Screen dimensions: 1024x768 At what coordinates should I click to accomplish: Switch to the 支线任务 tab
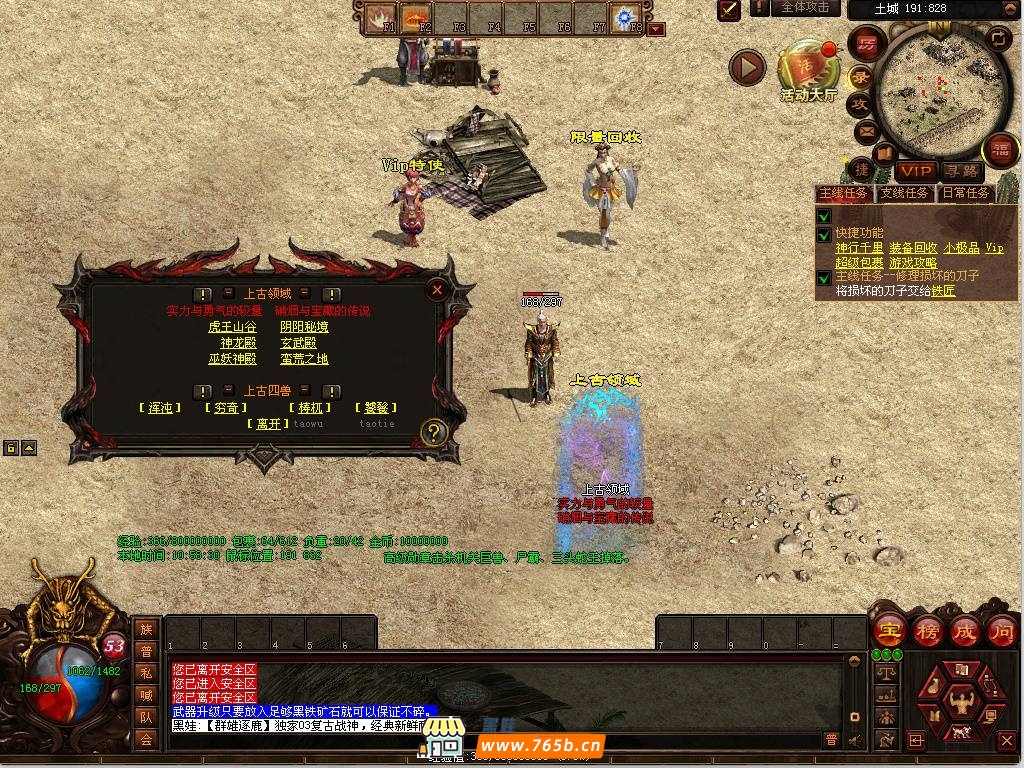[904, 193]
